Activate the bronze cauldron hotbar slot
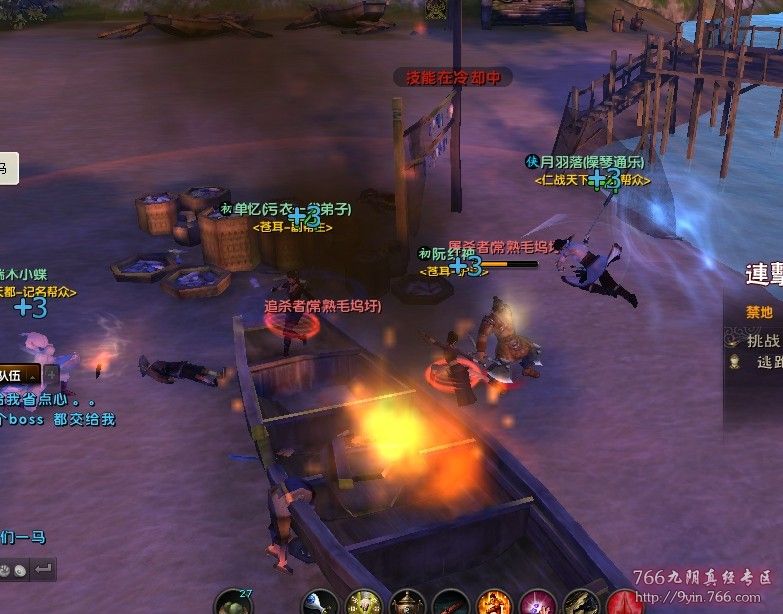Viewport: 783px width, 614px height. click(407, 603)
